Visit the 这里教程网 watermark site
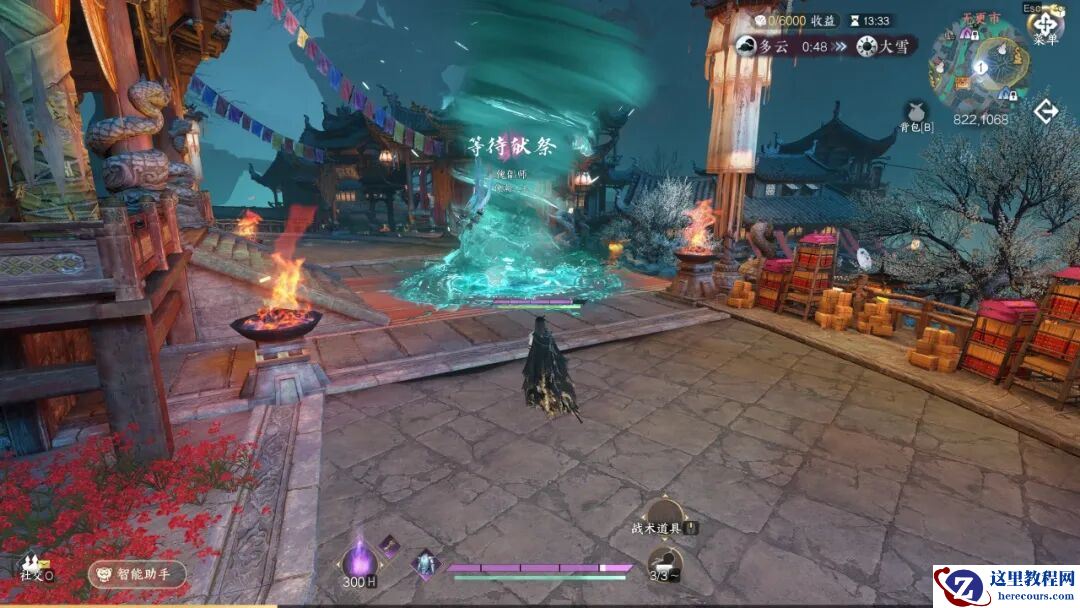This screenshot has height=608, width=1080. tap(1005, 586)
